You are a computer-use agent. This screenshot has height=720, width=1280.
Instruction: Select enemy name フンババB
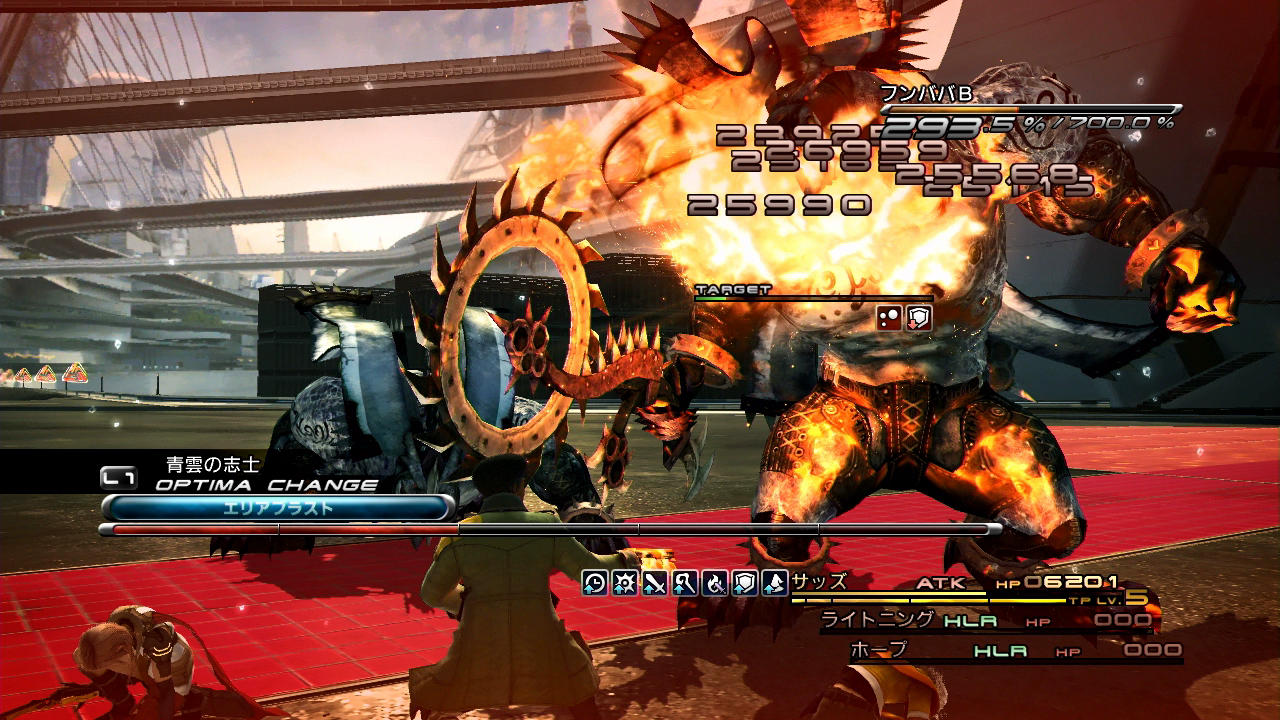coord(925,93)
